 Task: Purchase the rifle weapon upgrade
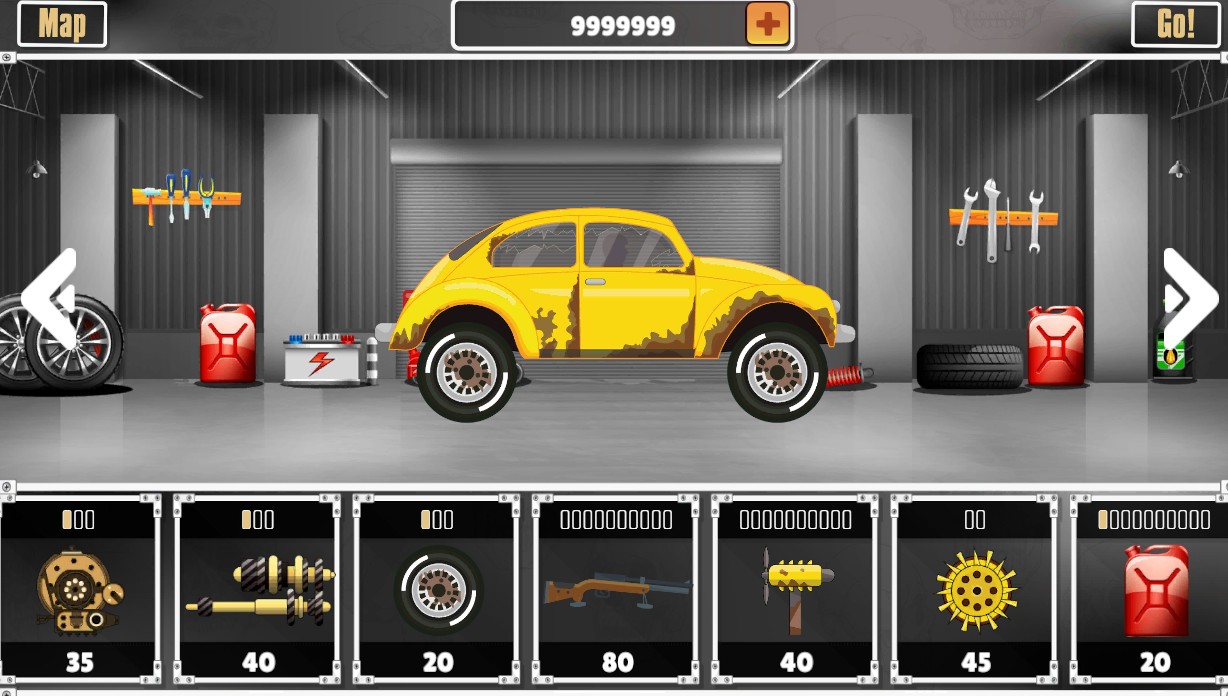(x=616, y=590)
